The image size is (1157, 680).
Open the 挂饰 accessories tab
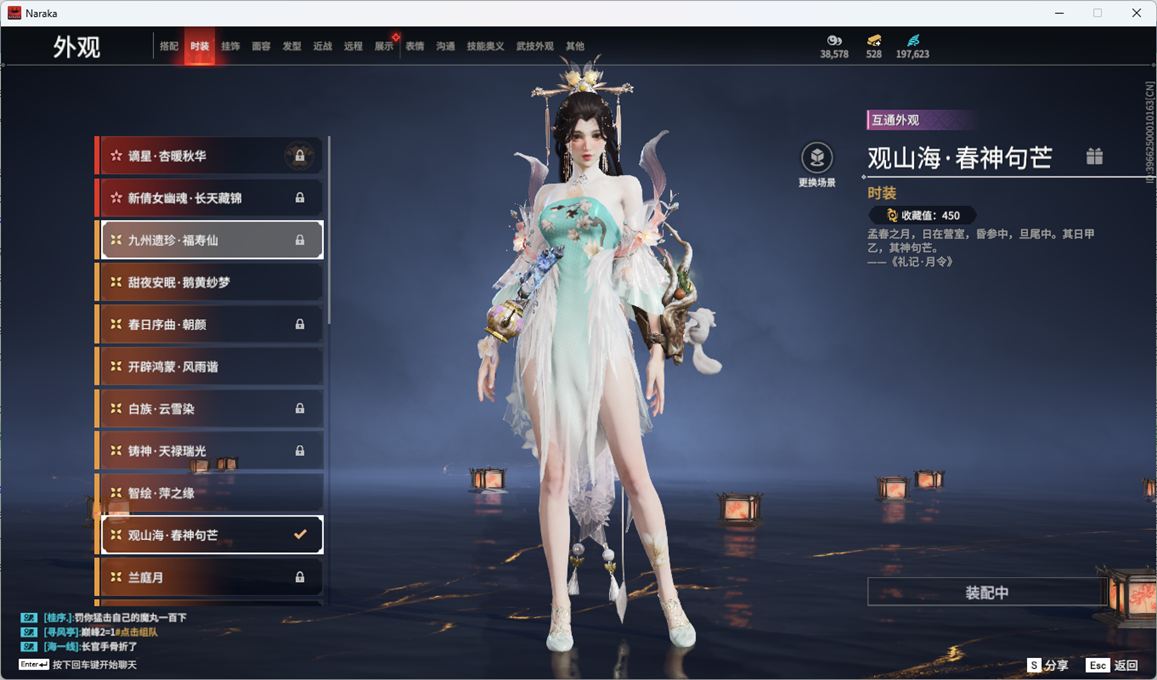(230, 46)
